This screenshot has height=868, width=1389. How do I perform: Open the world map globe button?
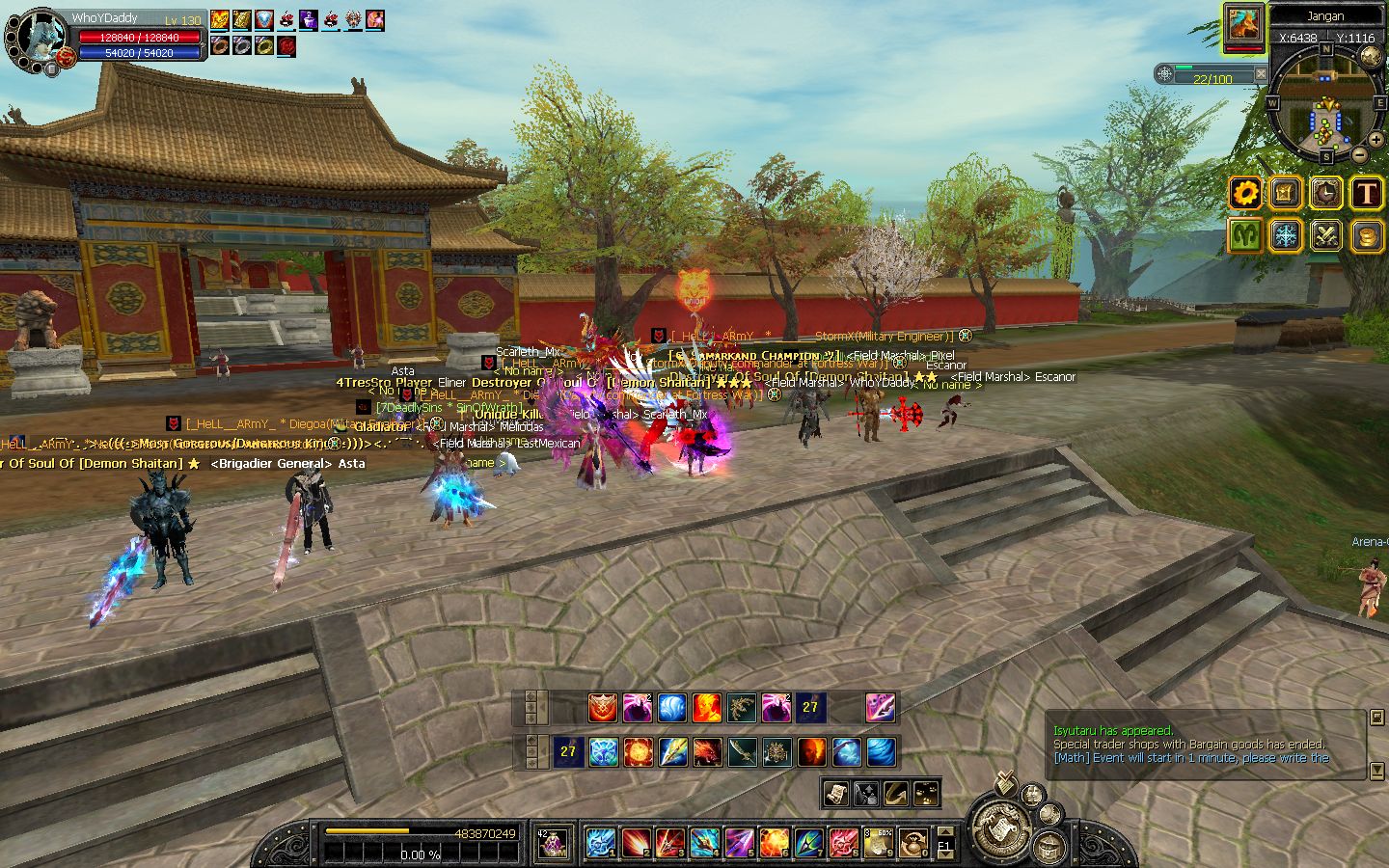coord(1371,56)
